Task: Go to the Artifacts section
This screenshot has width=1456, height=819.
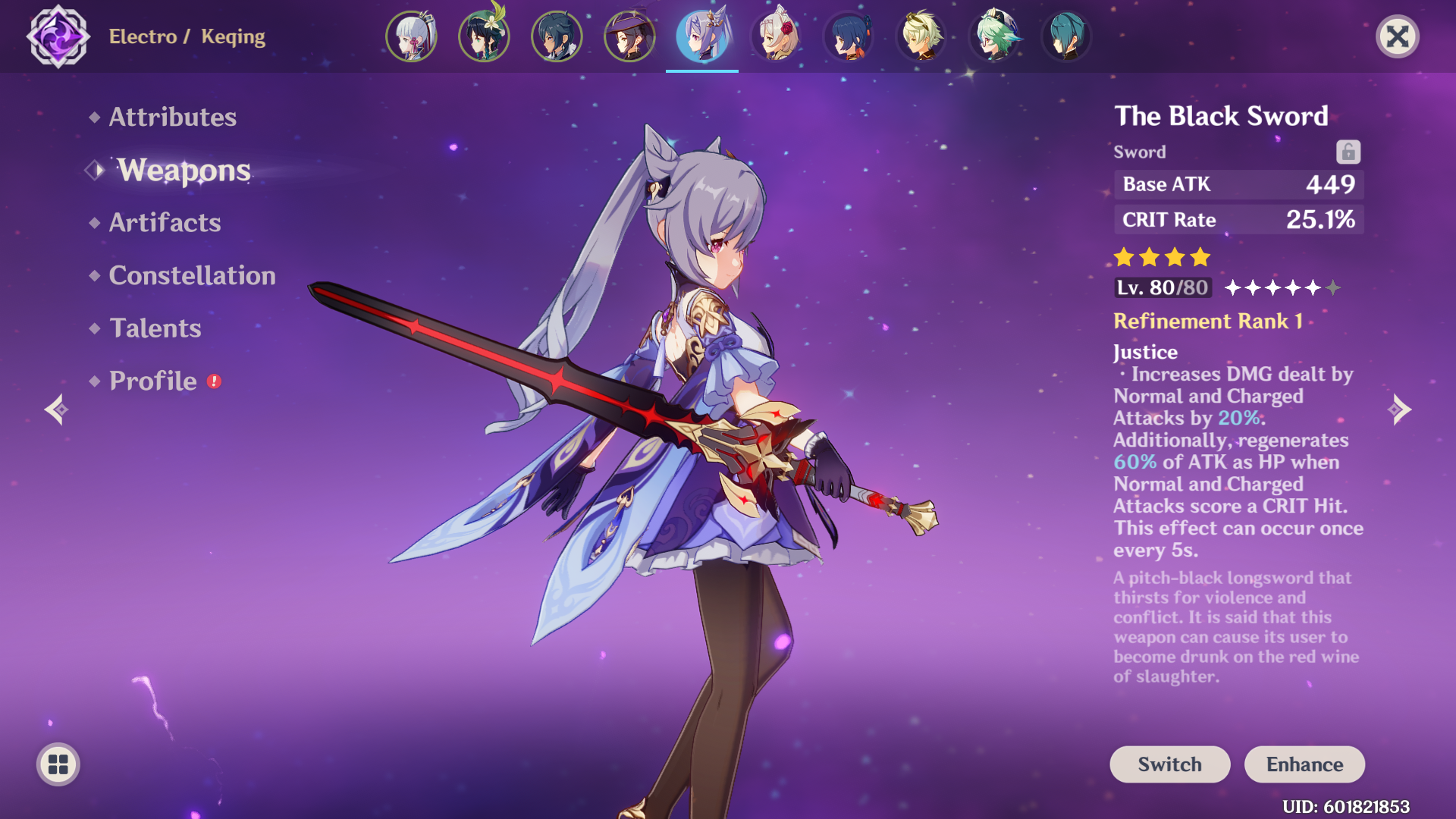Action: click(x=165, y=222)
